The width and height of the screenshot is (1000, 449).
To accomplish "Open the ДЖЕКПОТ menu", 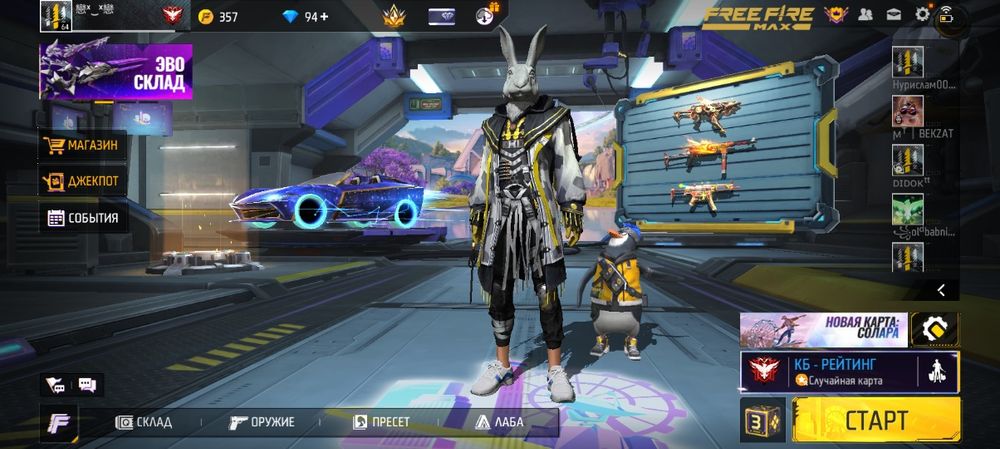I will tap(84, 181).
